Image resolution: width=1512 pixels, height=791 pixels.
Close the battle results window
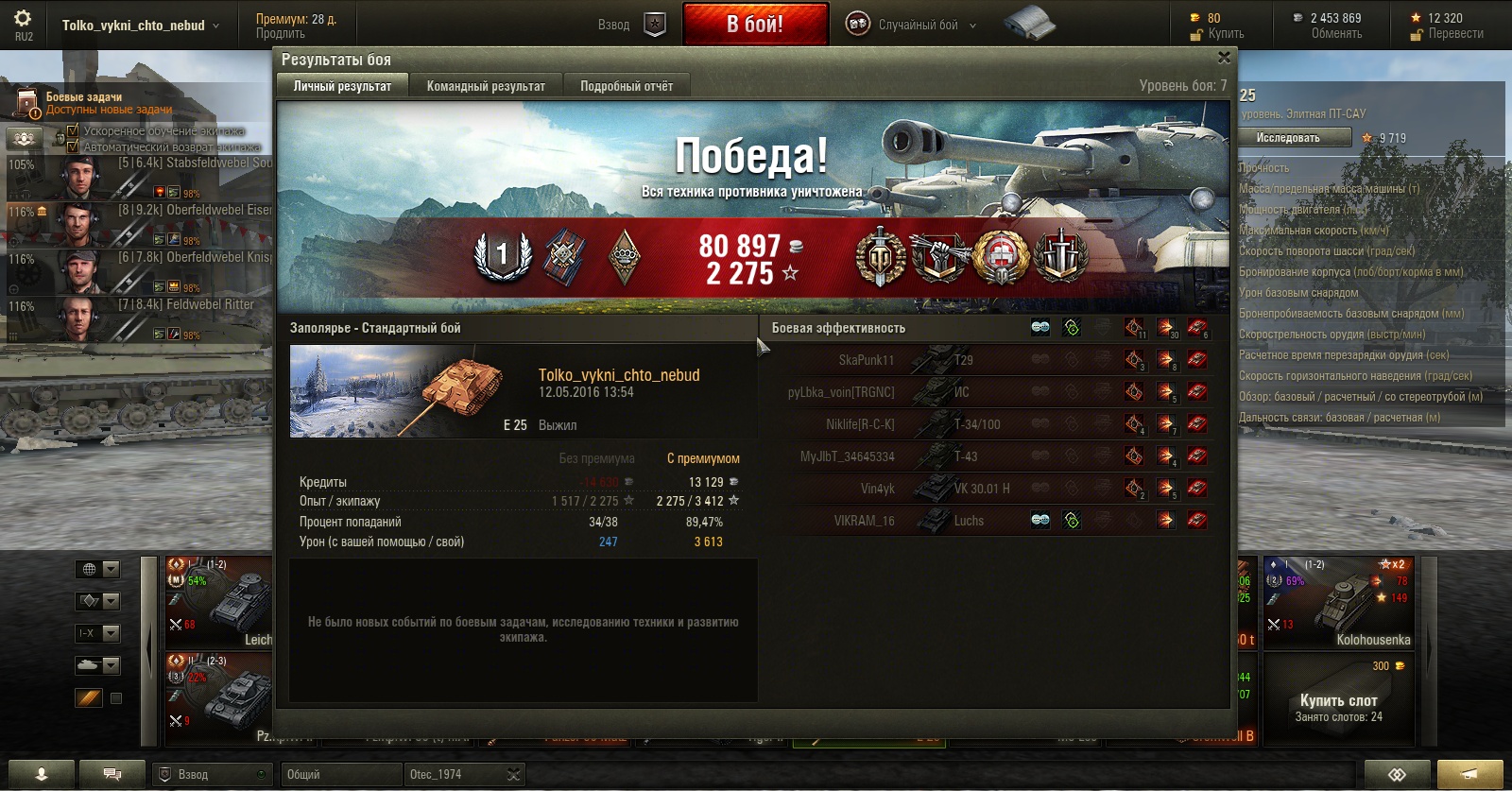(1224, 58)
